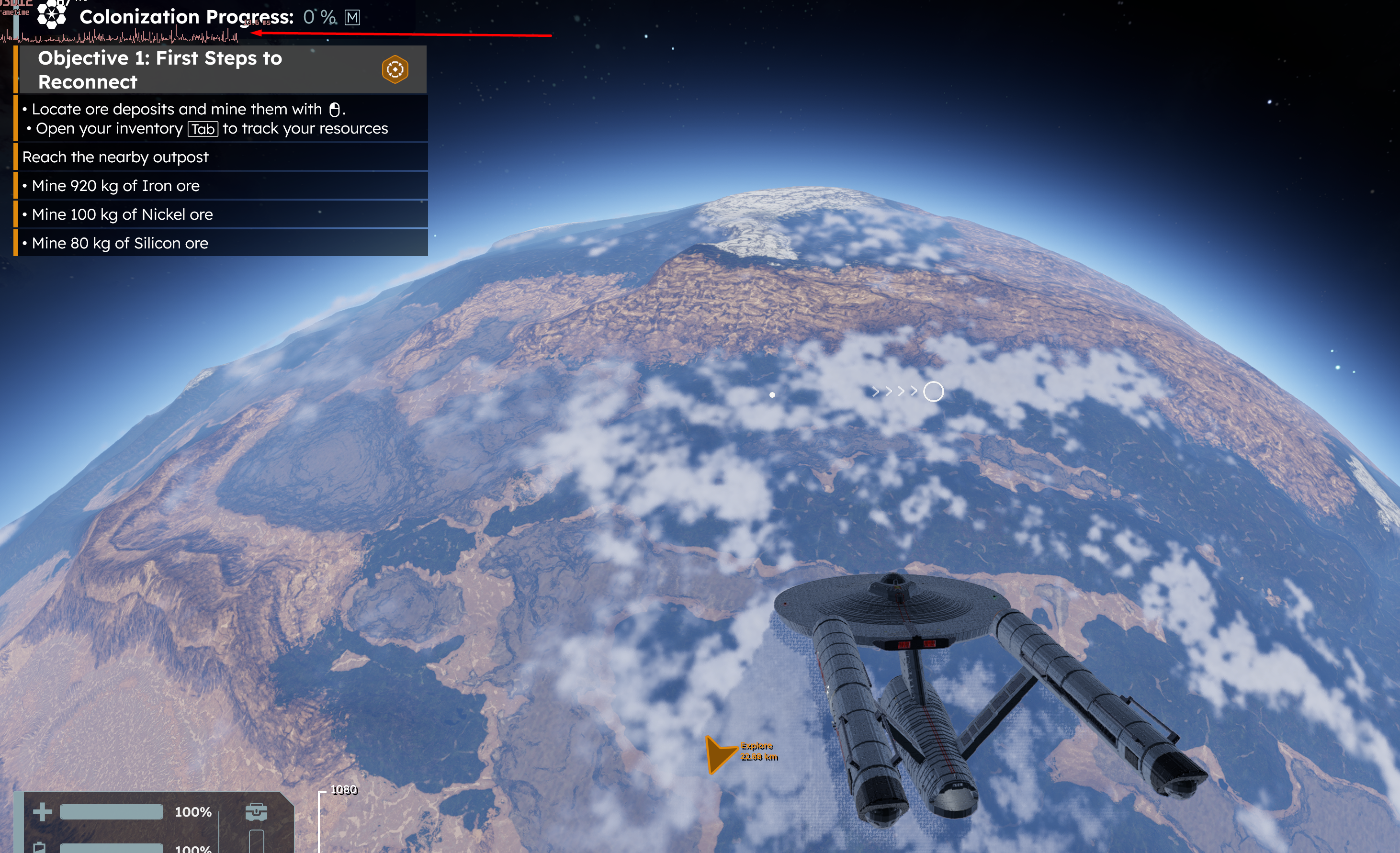Screen dimensions: 1400x853
Task: Choose the Reach the nearby outpost objective
Action: [x=115, y=157]
